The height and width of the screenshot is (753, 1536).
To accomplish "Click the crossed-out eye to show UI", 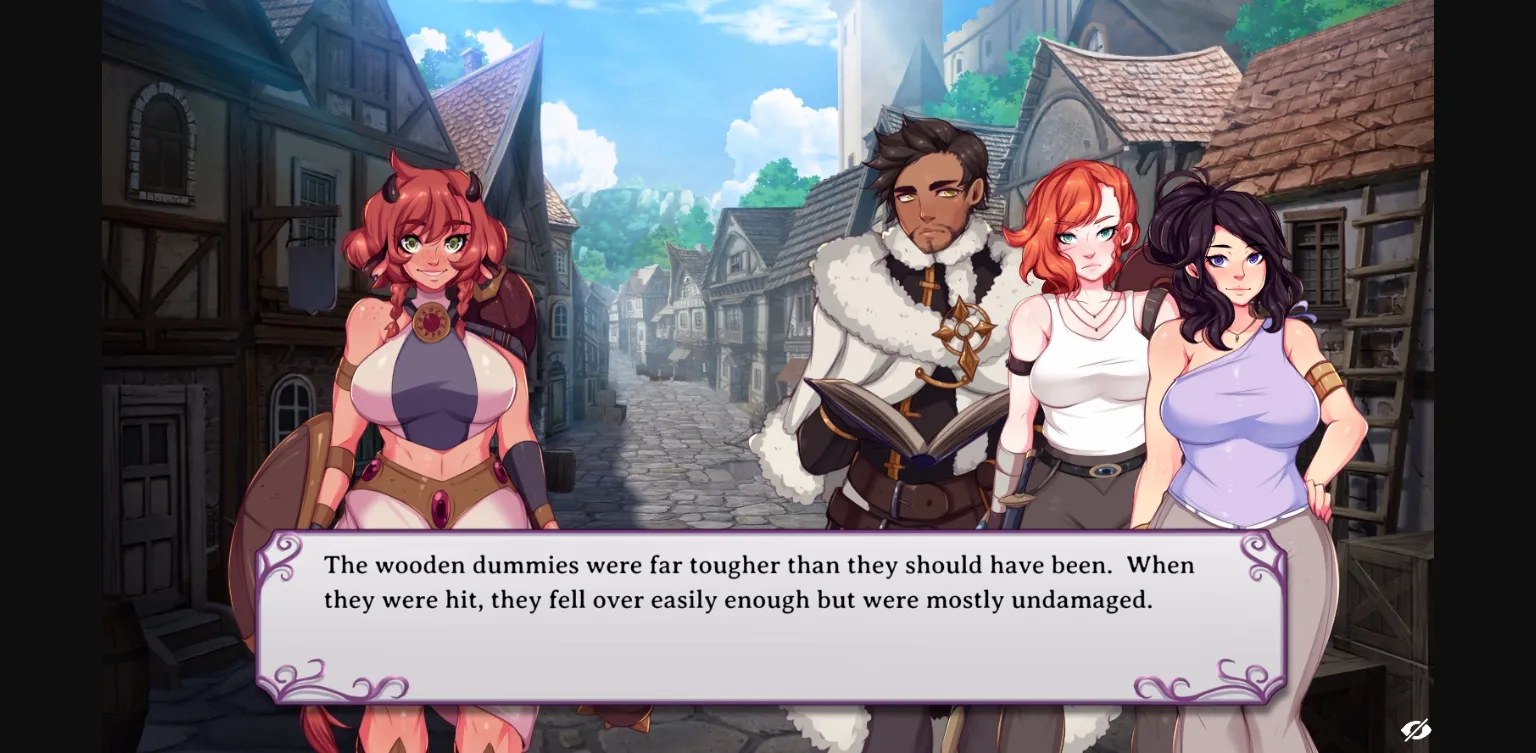I will (1416, 731).
